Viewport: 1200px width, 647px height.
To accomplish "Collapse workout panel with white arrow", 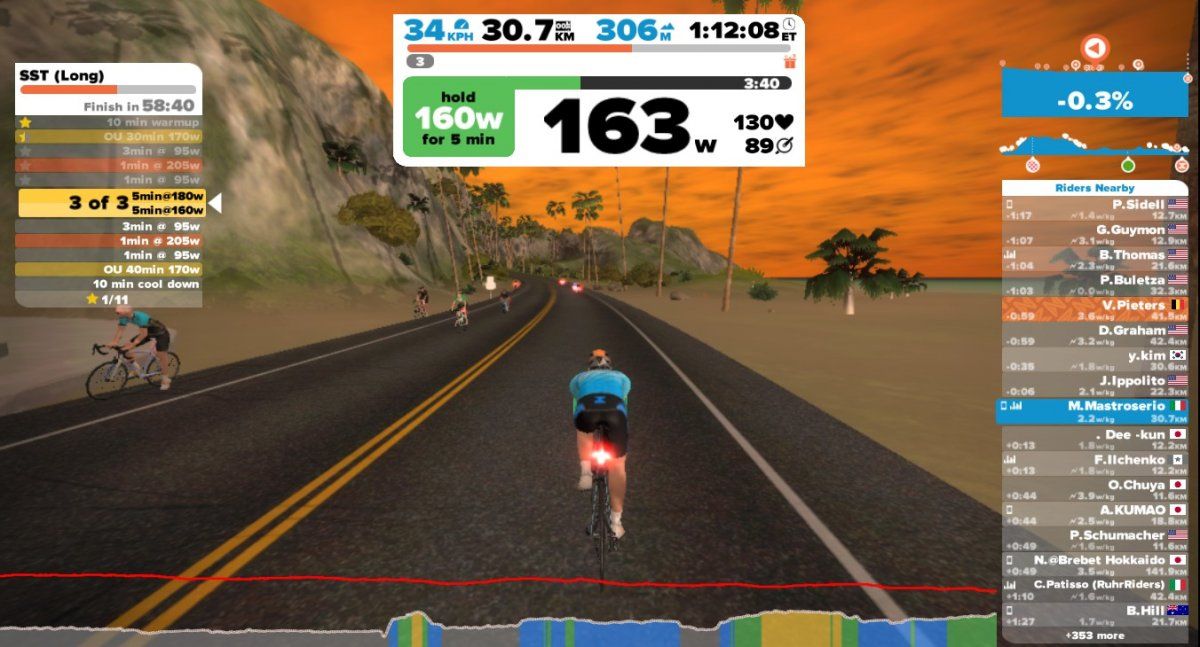I will point(214,203).
